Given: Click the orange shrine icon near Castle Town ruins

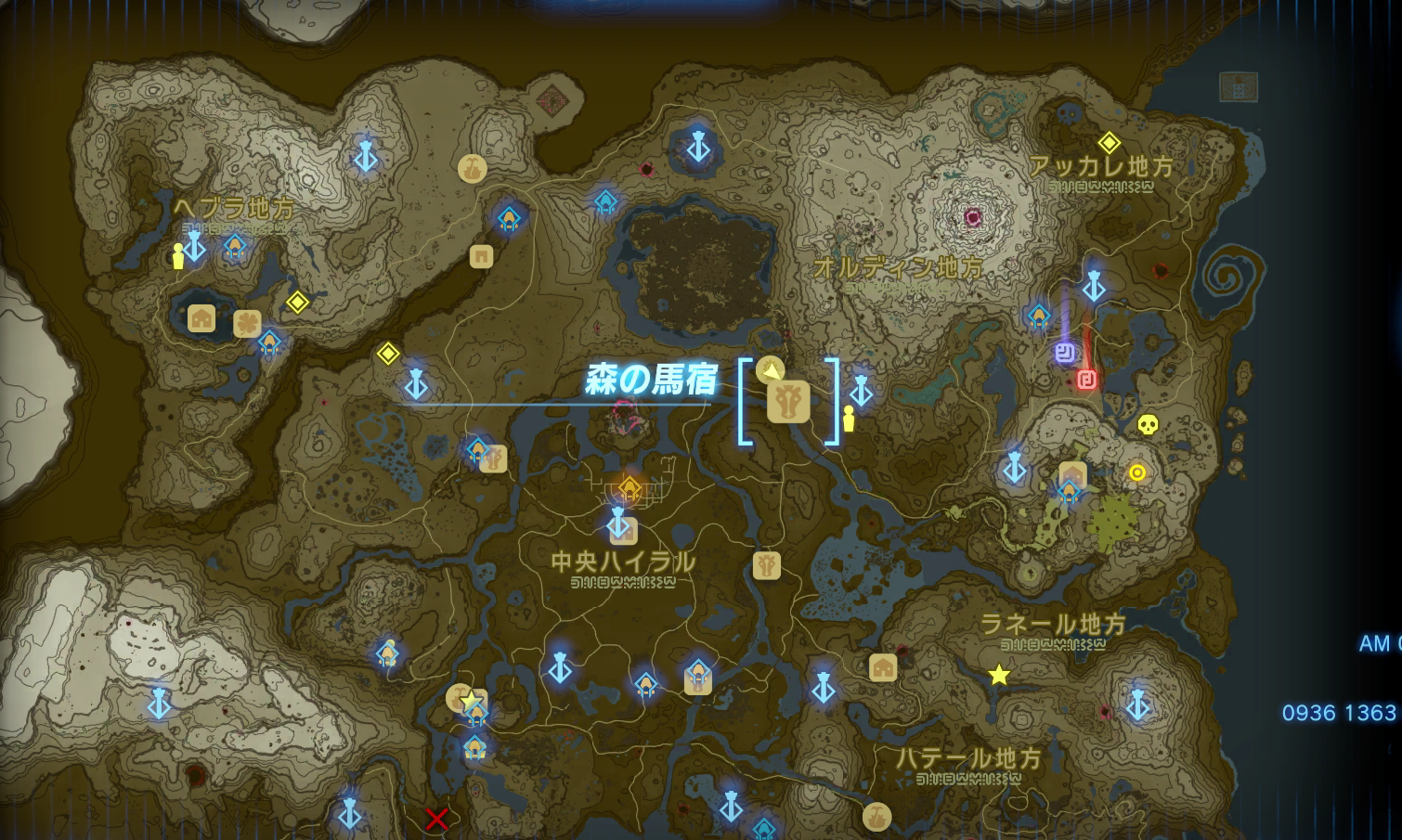Looking at the screenshot, I should click(630, 485).
